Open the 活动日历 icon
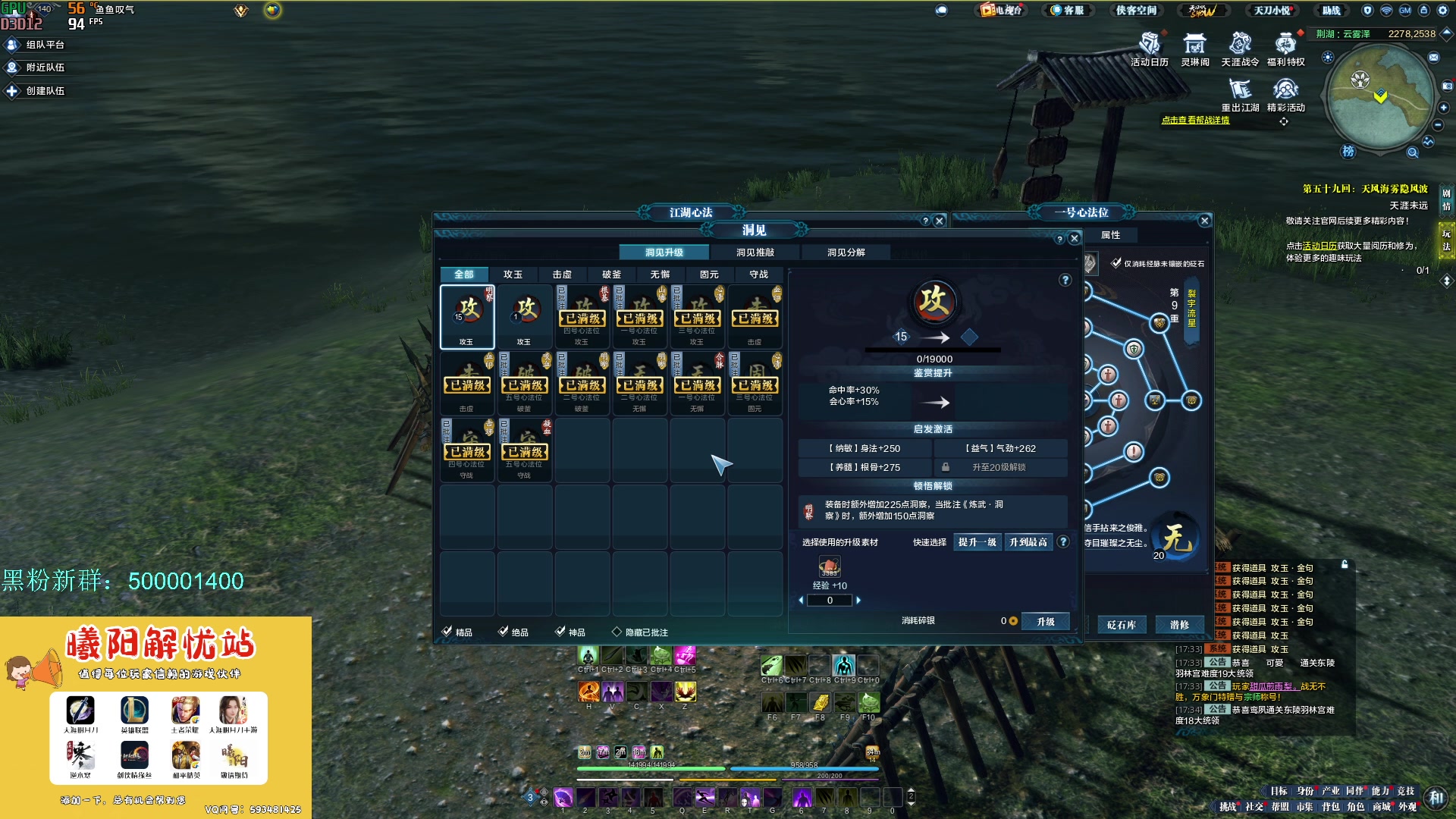This screenshot has width=1456, height=819. point(1149,49)
